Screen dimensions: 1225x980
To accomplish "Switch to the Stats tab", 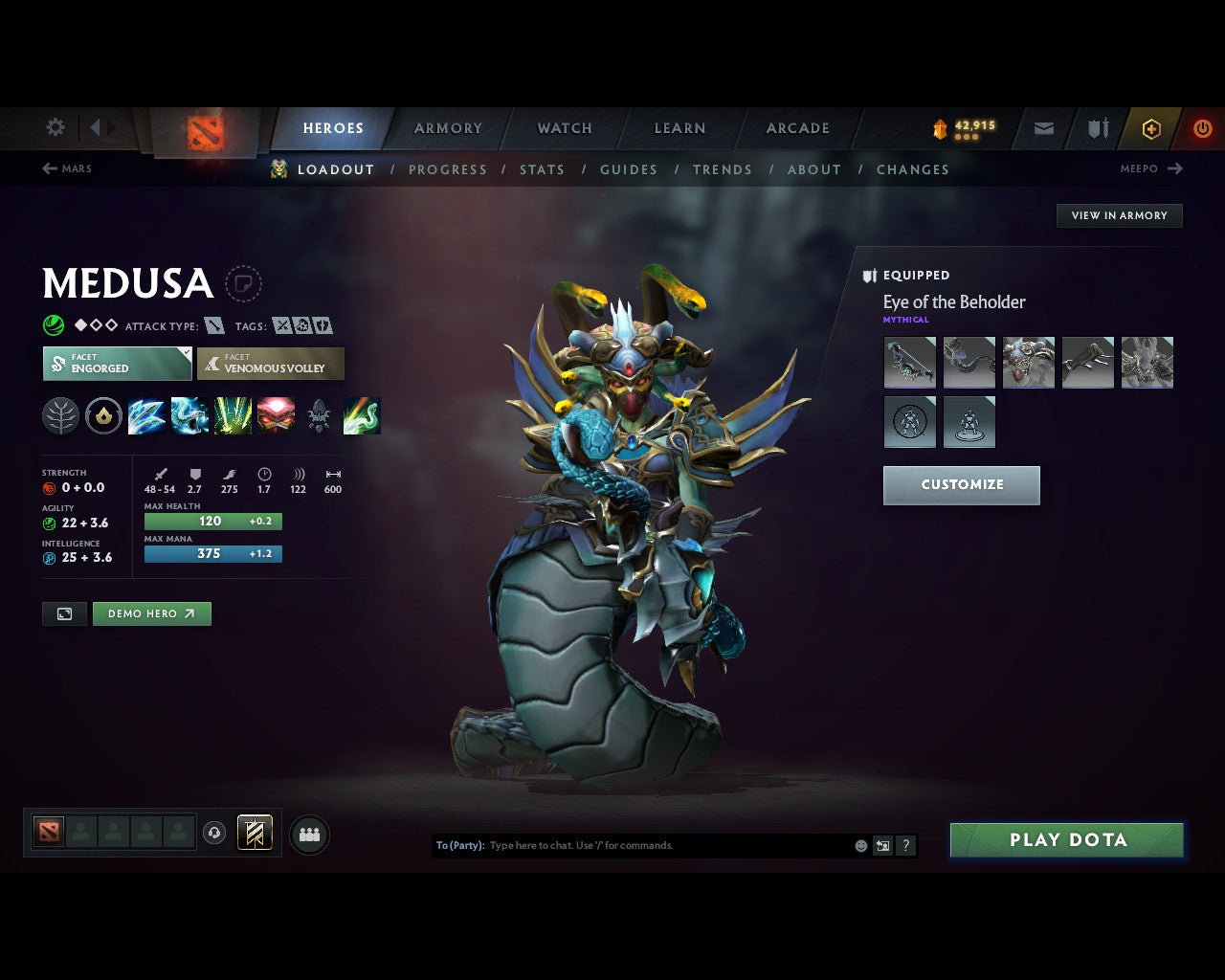I will tap(543, 169).
